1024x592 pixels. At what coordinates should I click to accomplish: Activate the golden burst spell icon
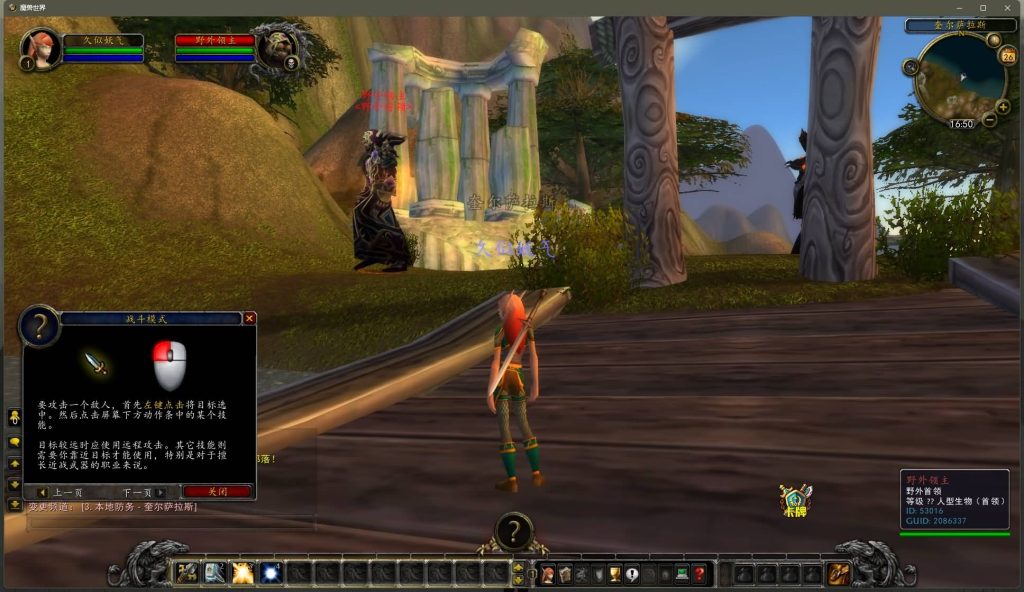click(x=243, y=573)
